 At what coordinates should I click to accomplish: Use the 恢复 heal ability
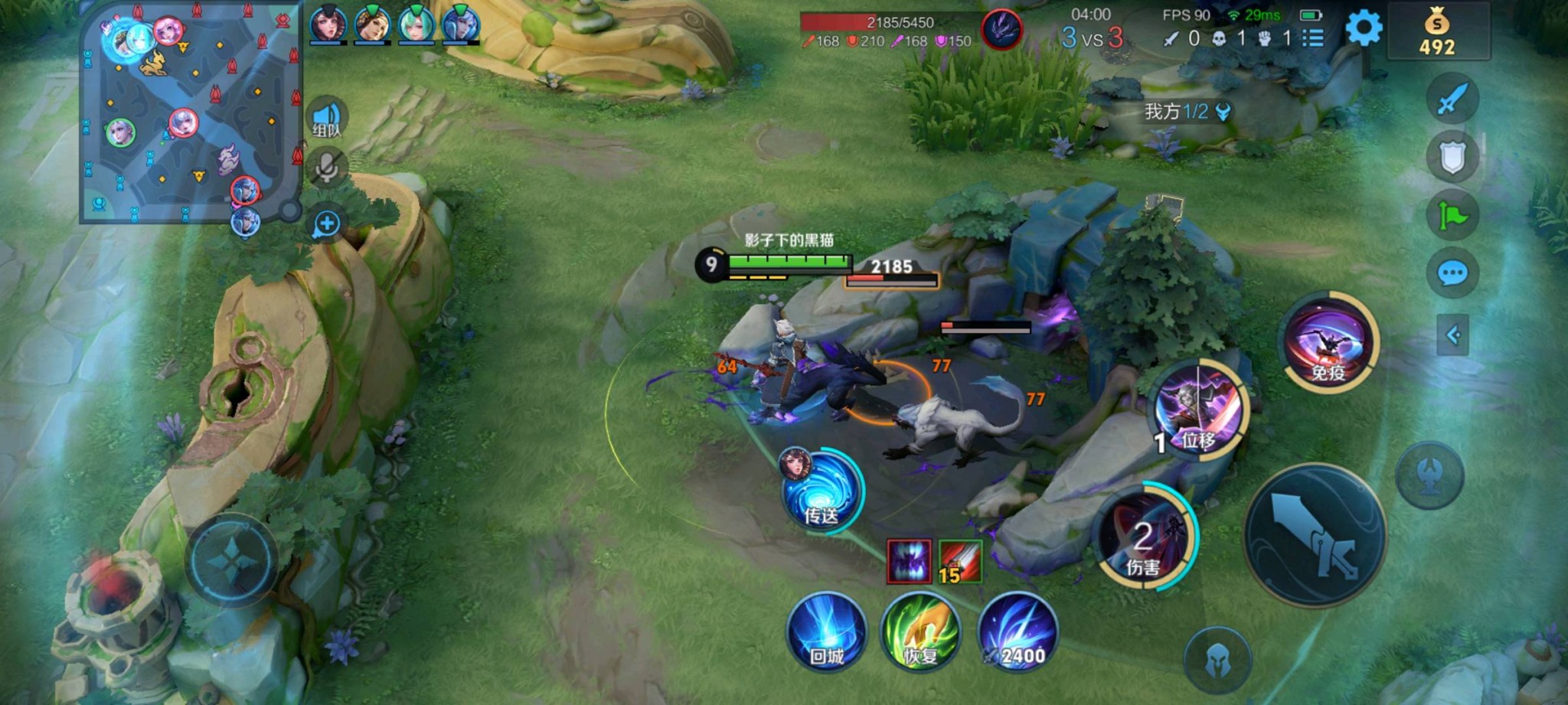pos(922,634)
